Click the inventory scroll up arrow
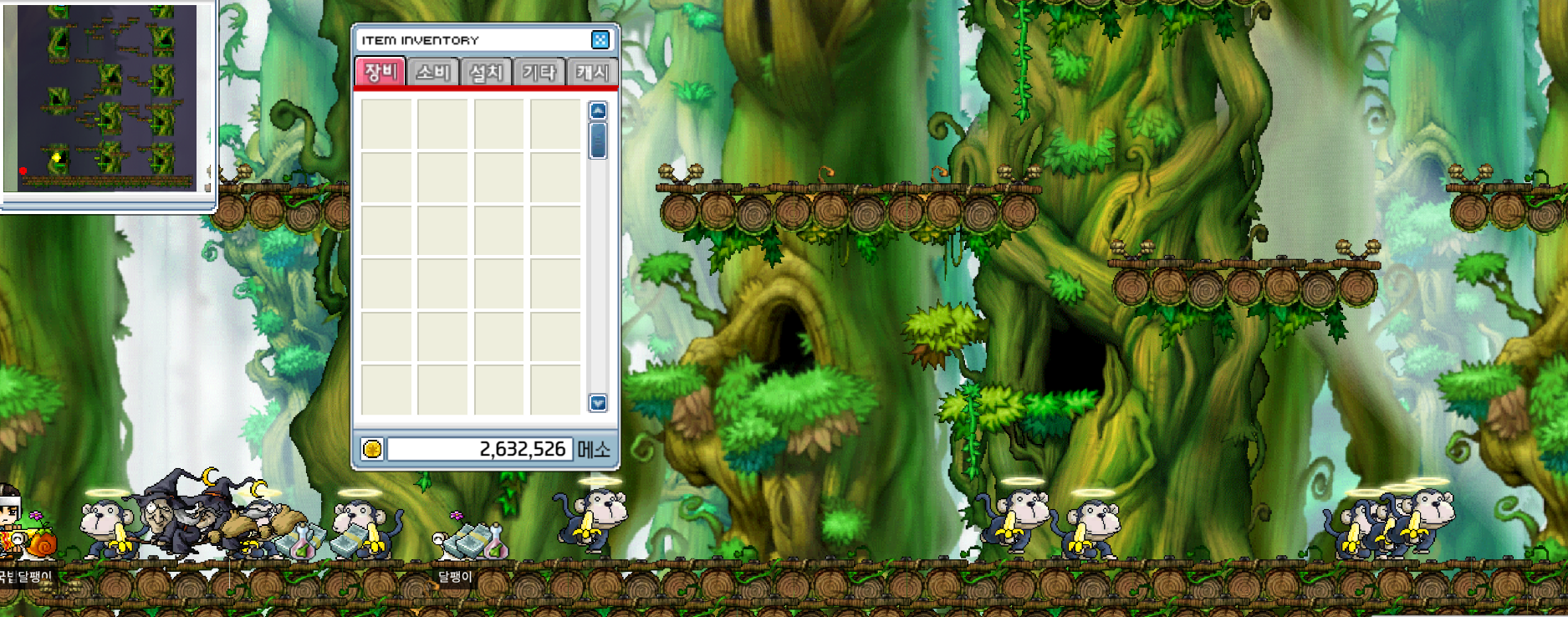The height and width of the screenshot is (617, 1568). click(x=598, y=111)
